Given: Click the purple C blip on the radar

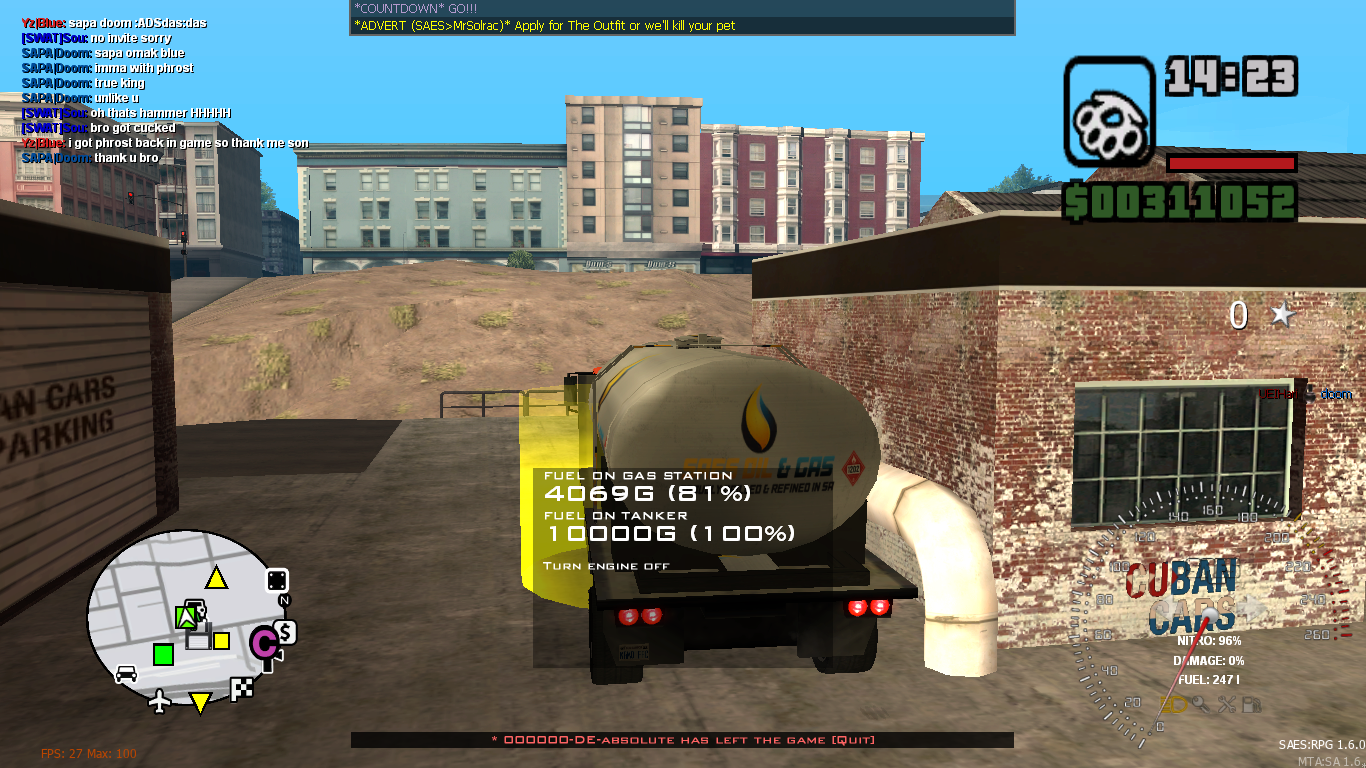Looking at the screenshot, I should (x=265, y=643).
